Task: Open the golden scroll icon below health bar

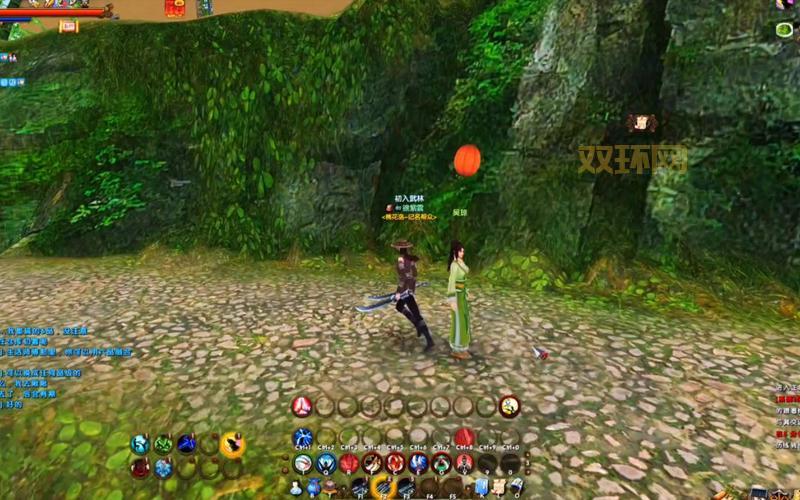Action: pyautogui.click(x=68, y=26)
